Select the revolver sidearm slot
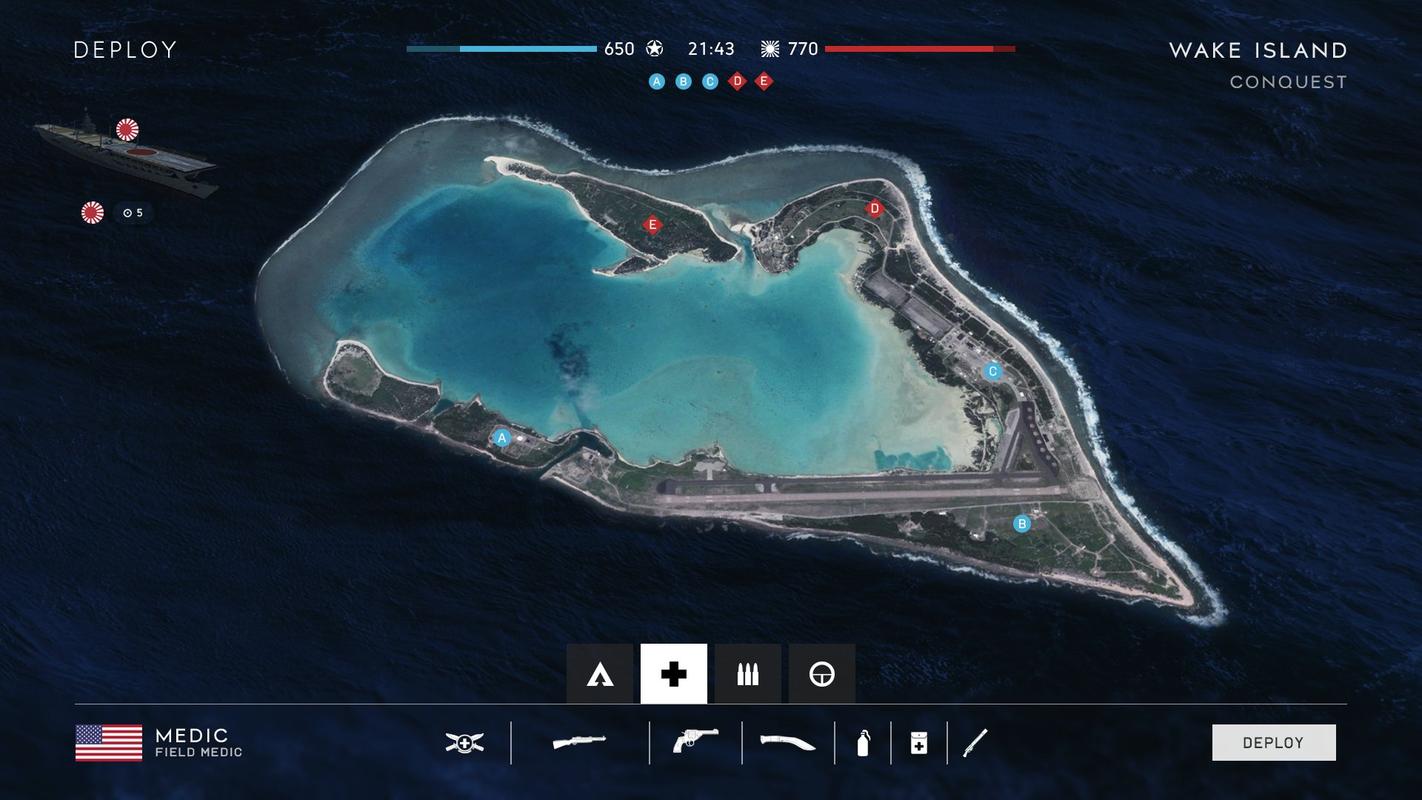The height and width of the screenshot is (800, 1422). [695, 742]
